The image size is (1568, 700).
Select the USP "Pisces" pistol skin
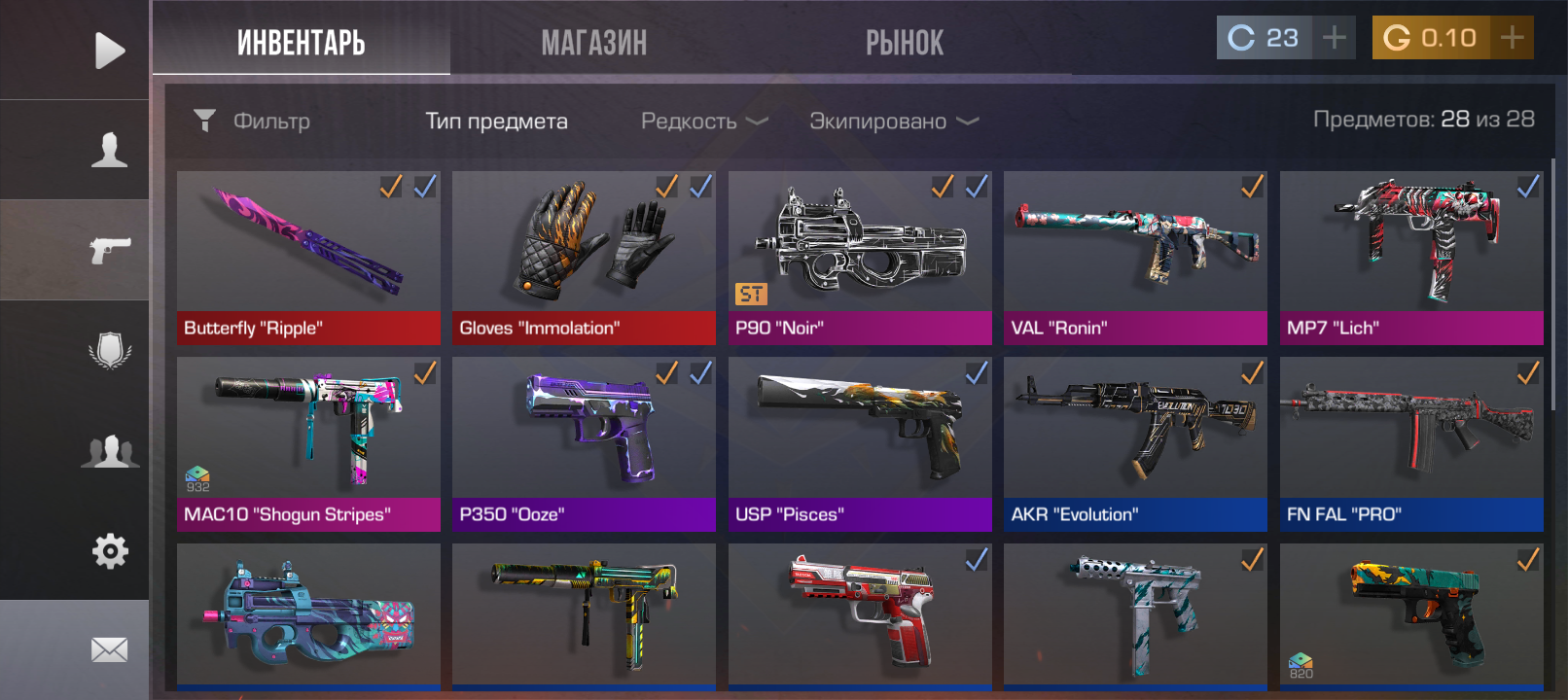[x=860, y=443]
